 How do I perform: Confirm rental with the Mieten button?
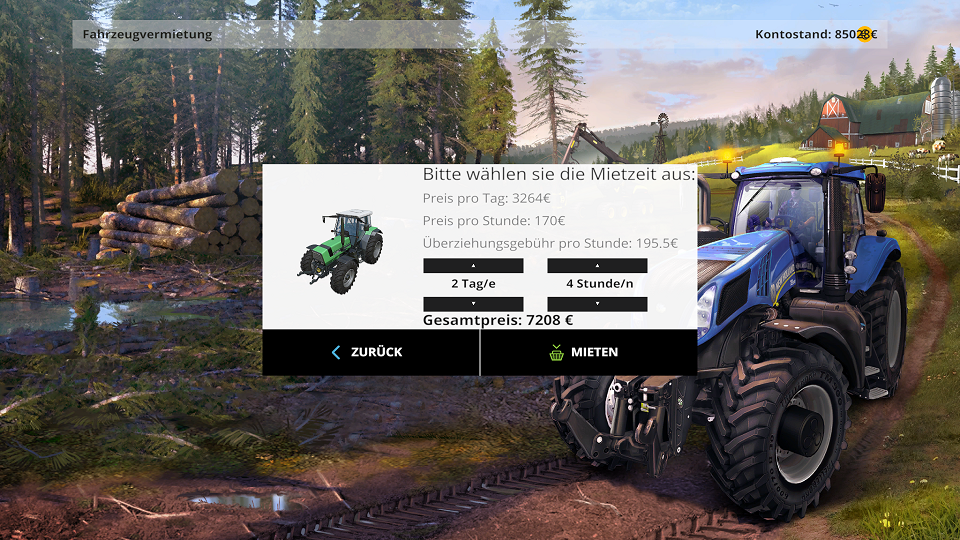click(x=588, y=352)
